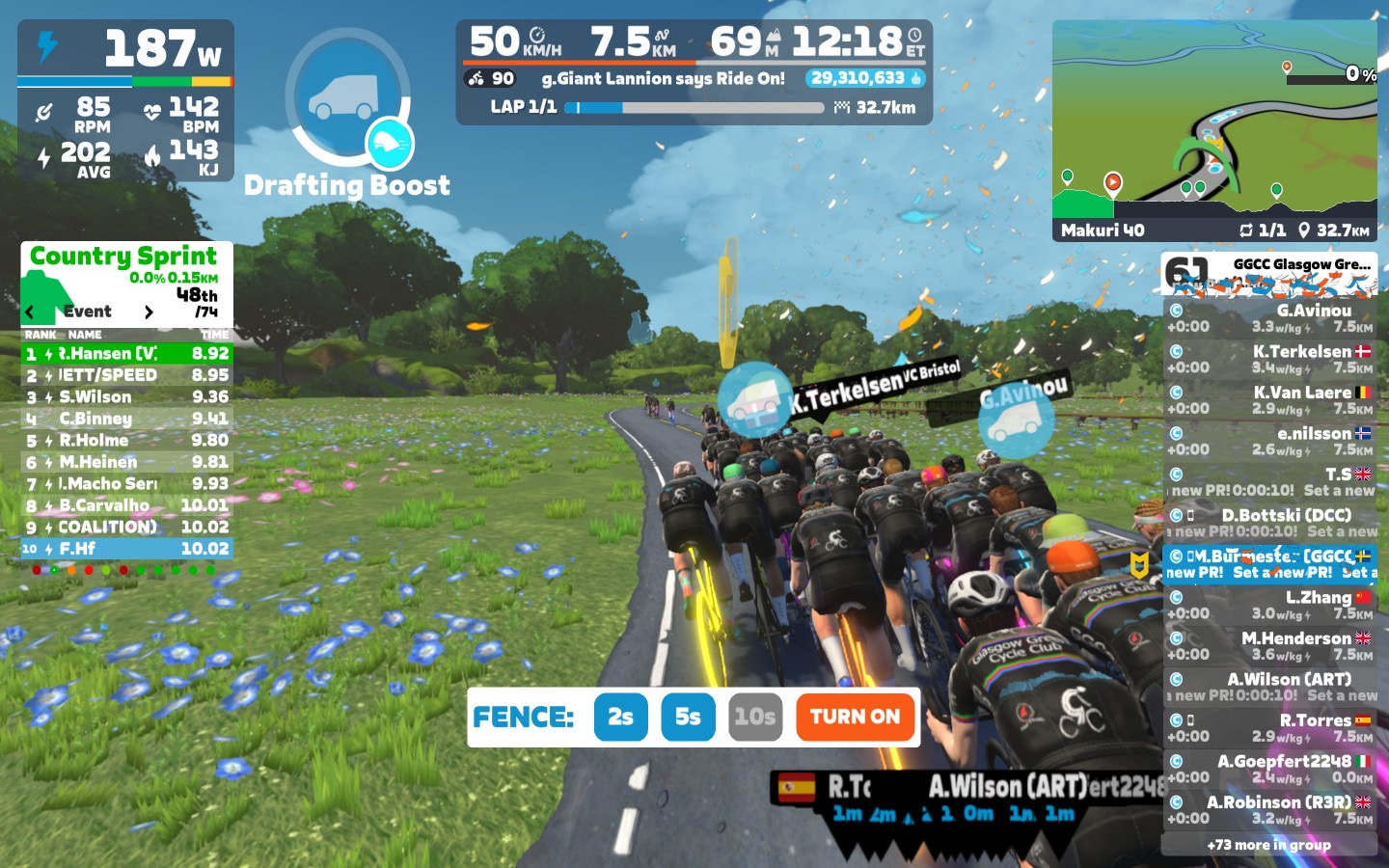Select A.Robinson (R3R) in rider list
This screenshot has width=1389, height=868.
click(1269, 810)
